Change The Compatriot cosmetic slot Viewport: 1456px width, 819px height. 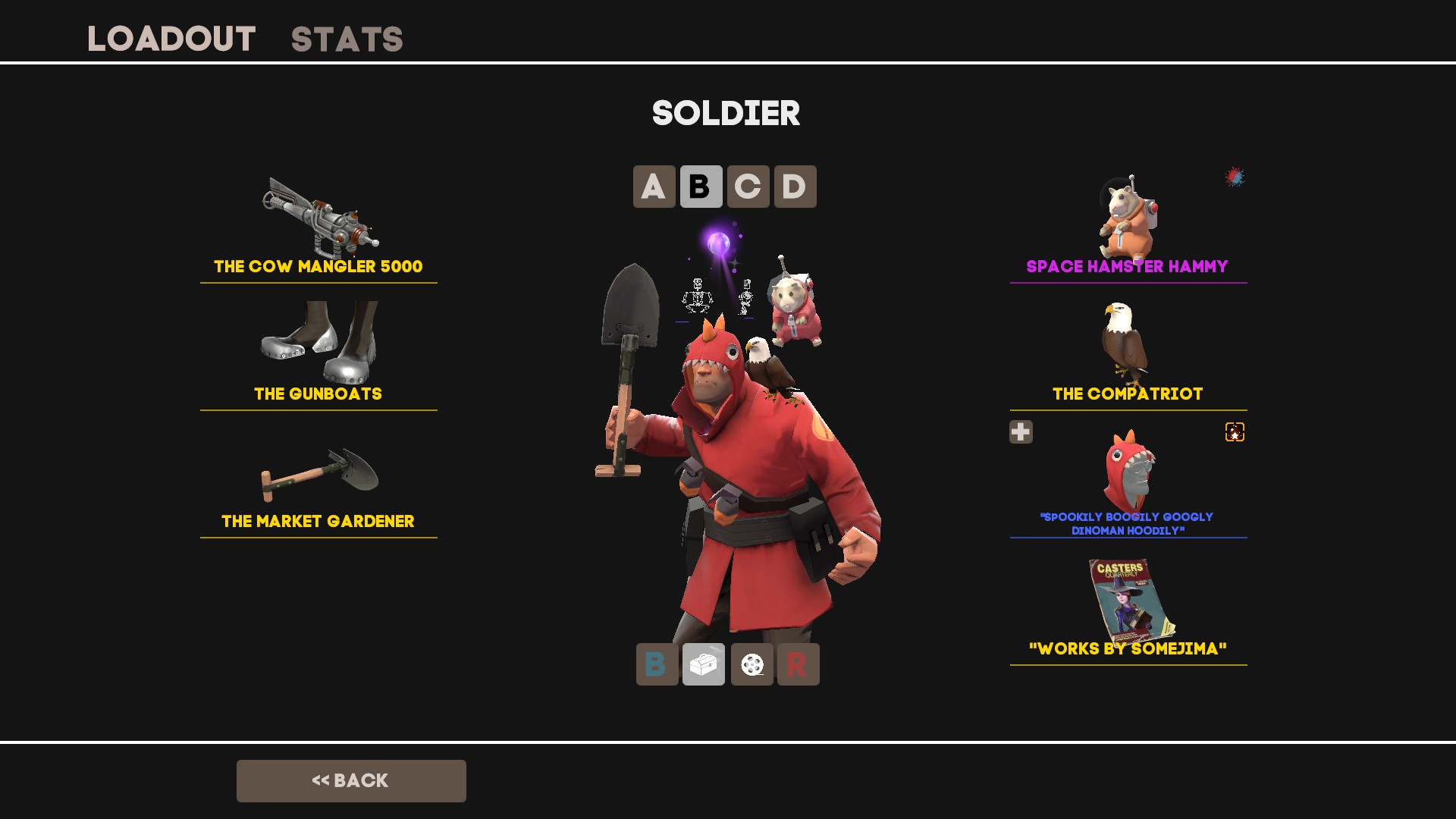point(1128,353)
